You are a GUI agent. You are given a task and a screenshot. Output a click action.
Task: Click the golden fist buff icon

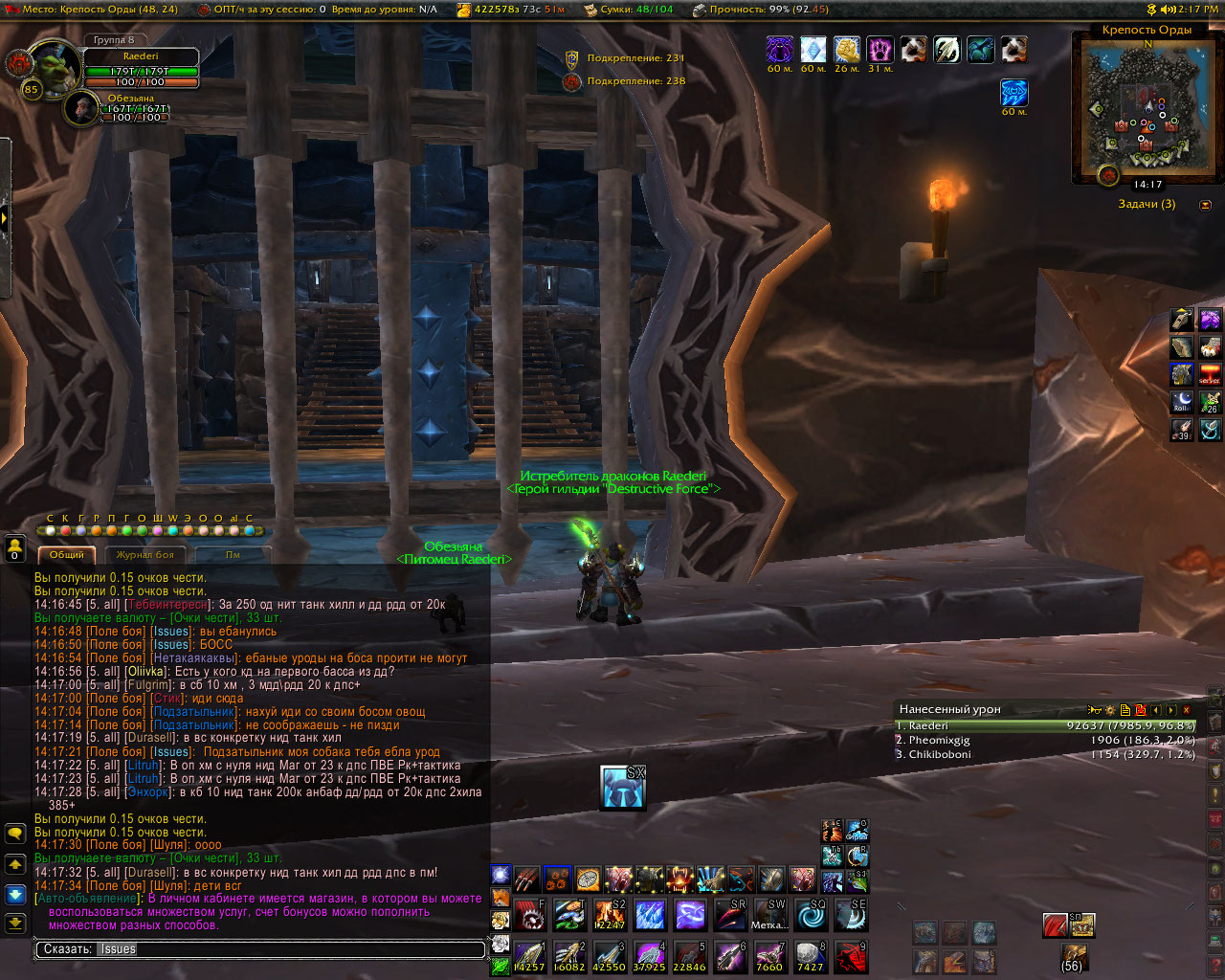847,49
